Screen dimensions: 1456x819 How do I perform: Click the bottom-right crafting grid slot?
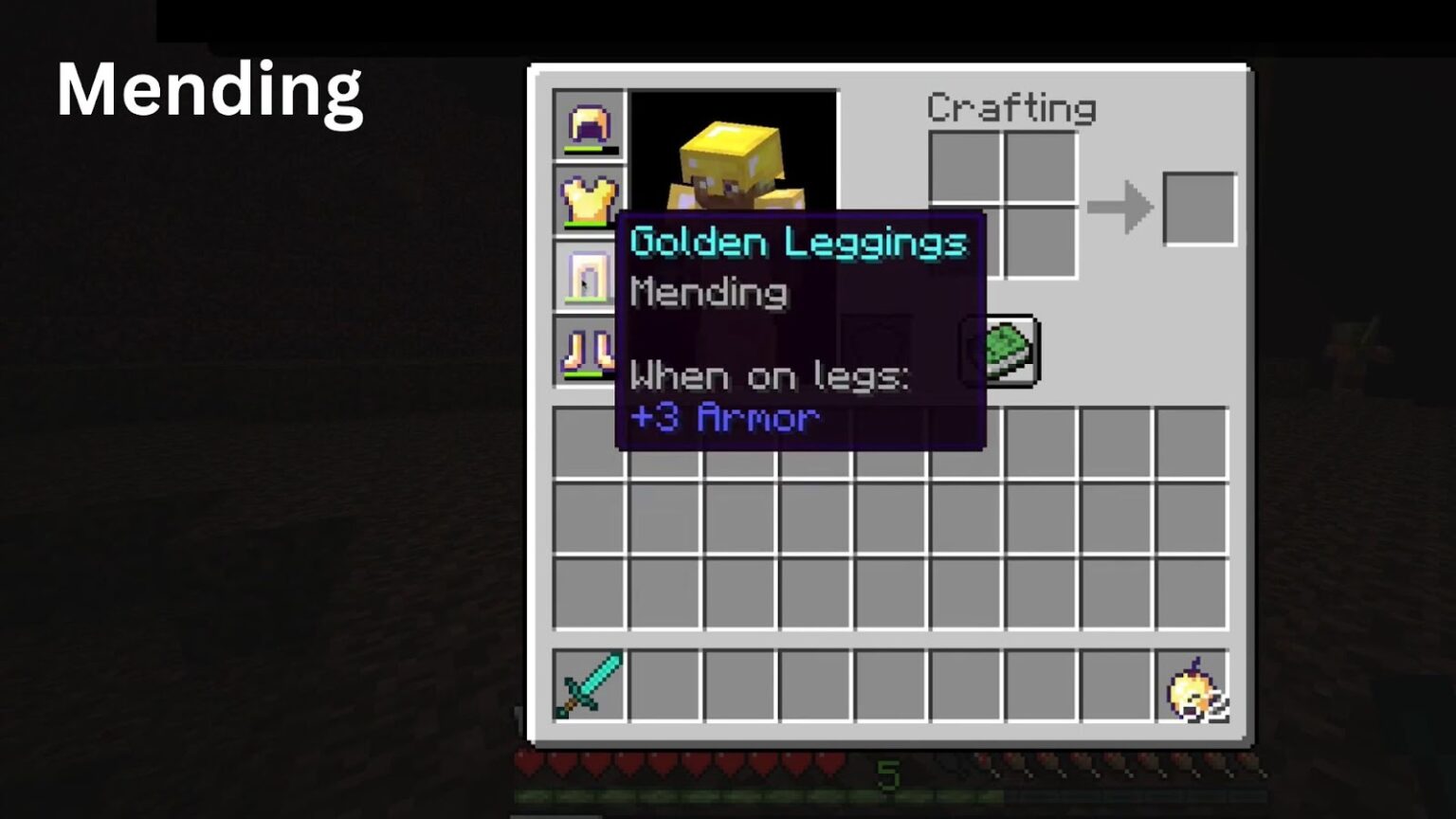tap(1043, 244)
